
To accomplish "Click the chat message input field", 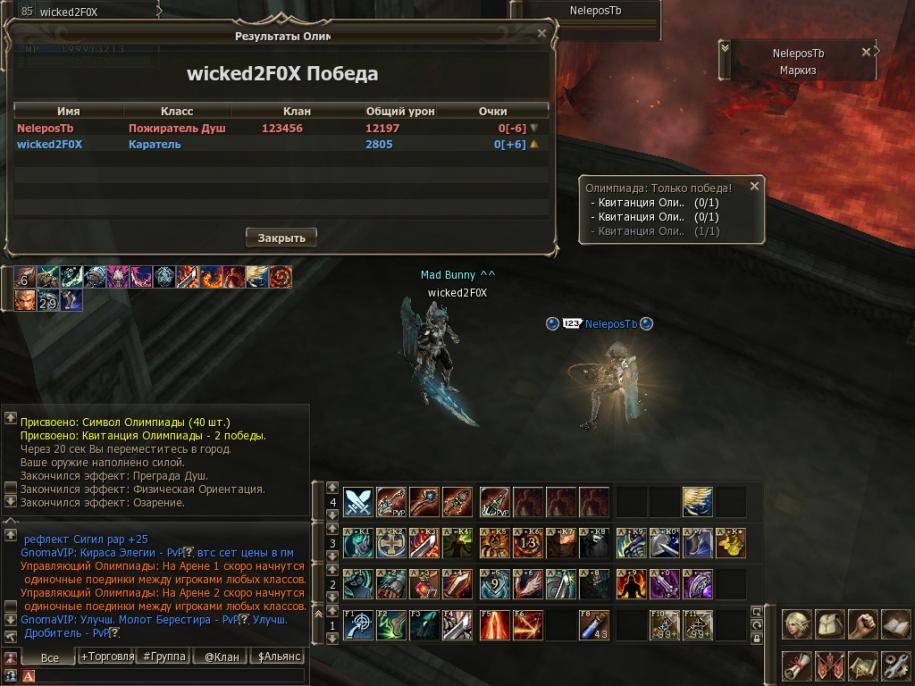I will click(170, 676).
